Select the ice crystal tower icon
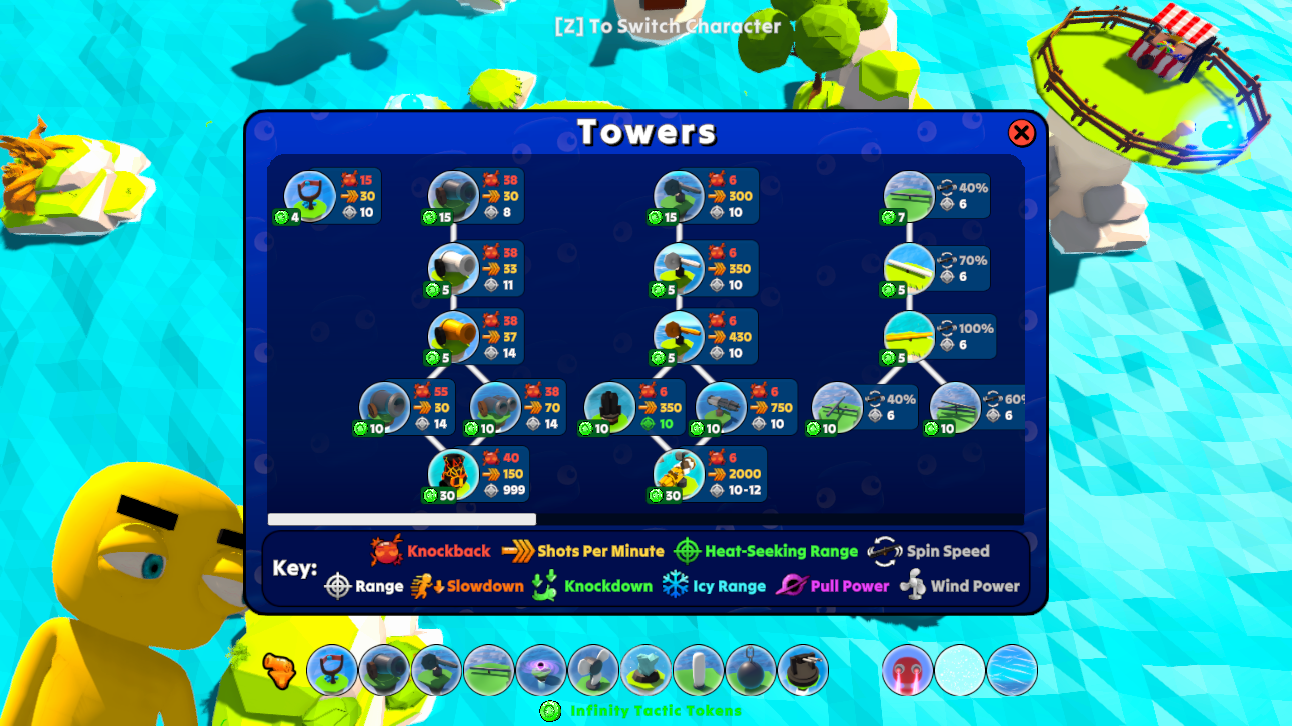Screen dimensions: 1292x726 645,668
